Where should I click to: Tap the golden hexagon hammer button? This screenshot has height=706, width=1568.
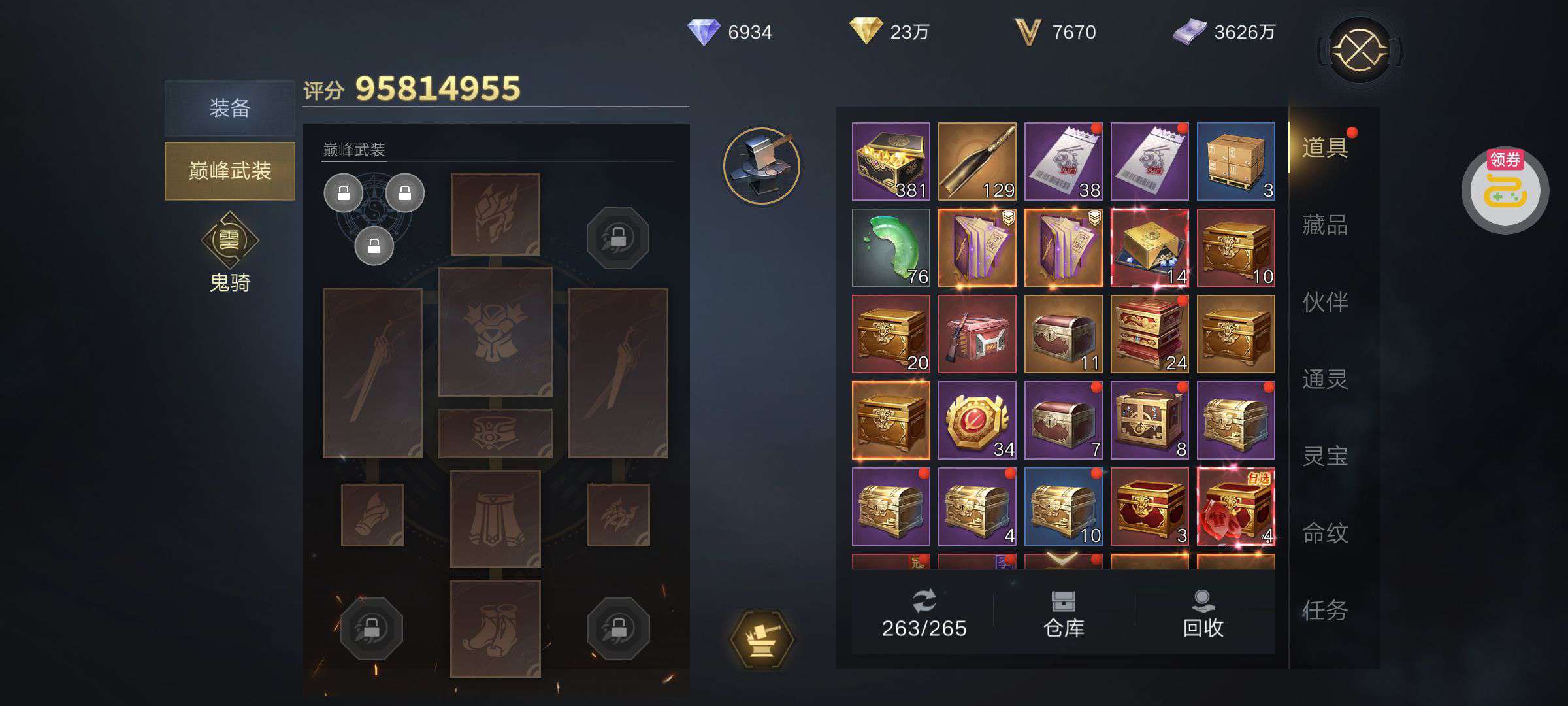pyautogui.click(x=762, y=639)
